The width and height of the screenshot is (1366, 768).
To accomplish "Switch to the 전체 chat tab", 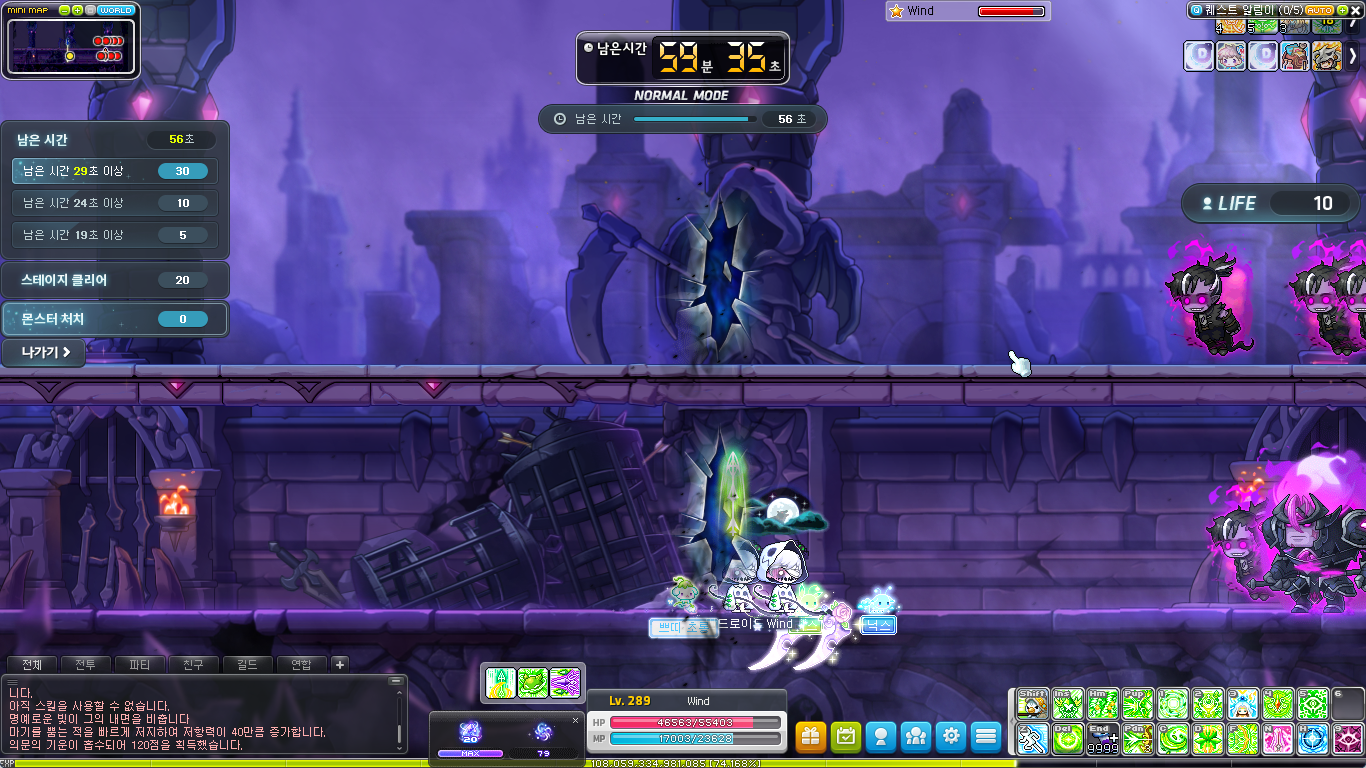I will [x=32, y=664].
